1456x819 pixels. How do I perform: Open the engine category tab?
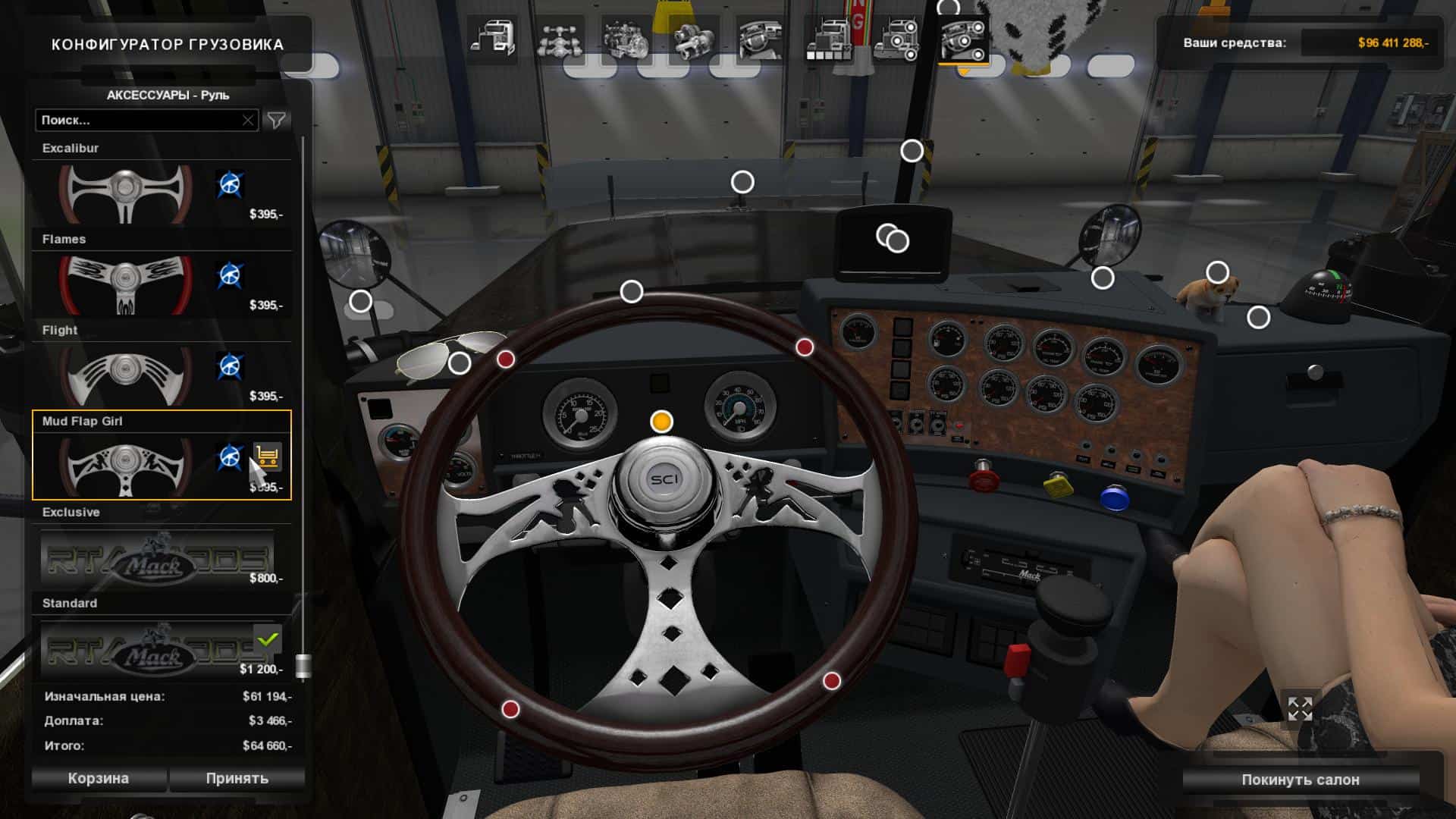[626, 38]
